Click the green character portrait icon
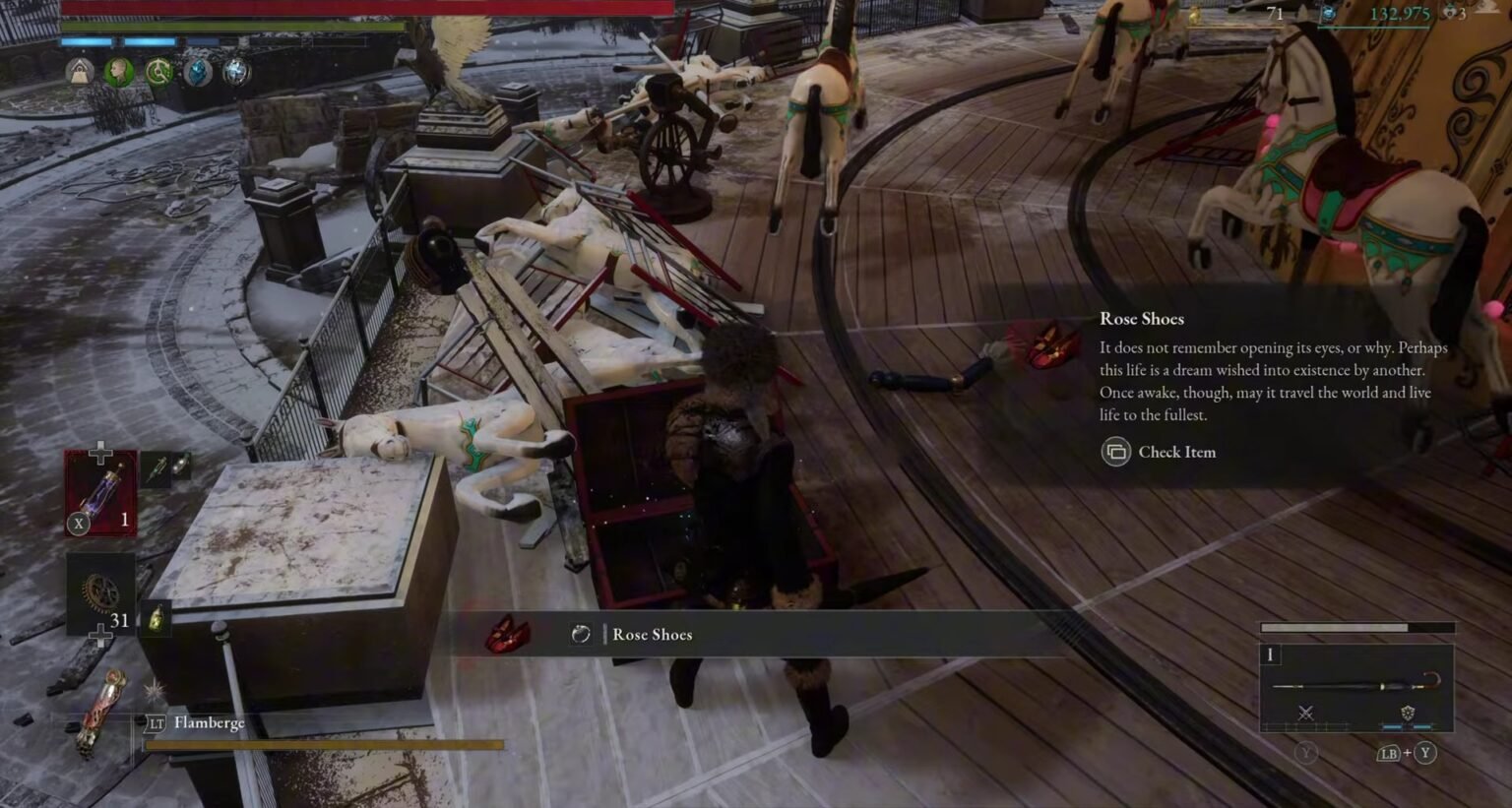Image resolution: width=1512 pixels, height=808 pixels. [117, 70]
